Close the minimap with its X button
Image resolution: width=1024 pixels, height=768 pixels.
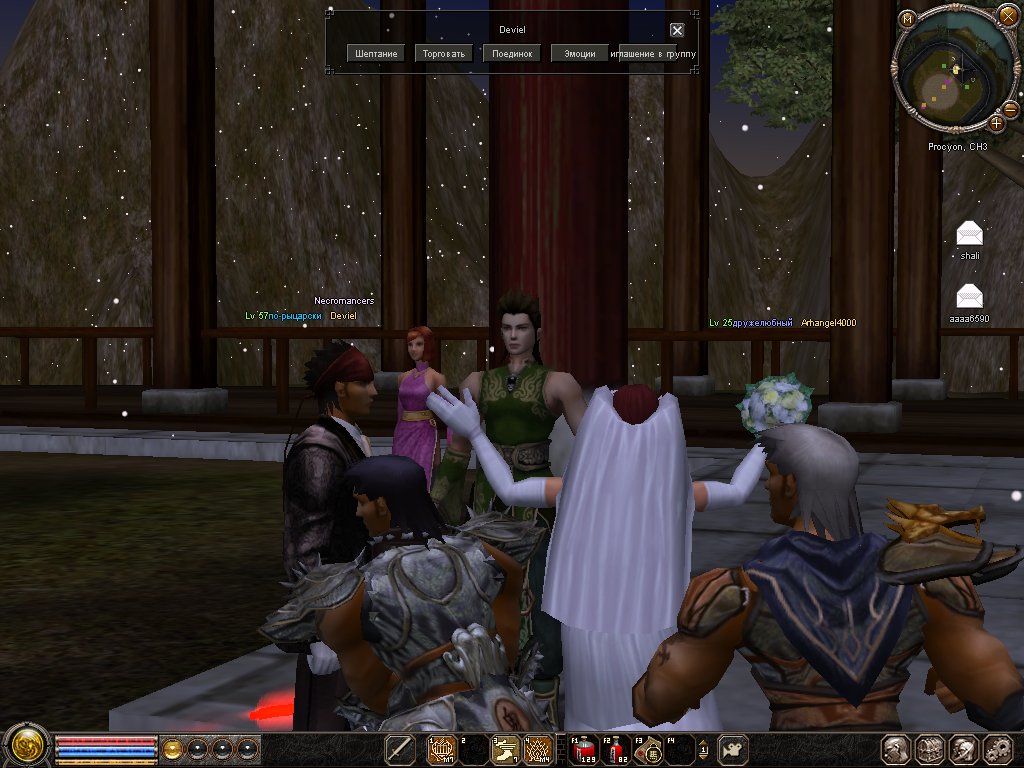click(x=1007, y=15)
